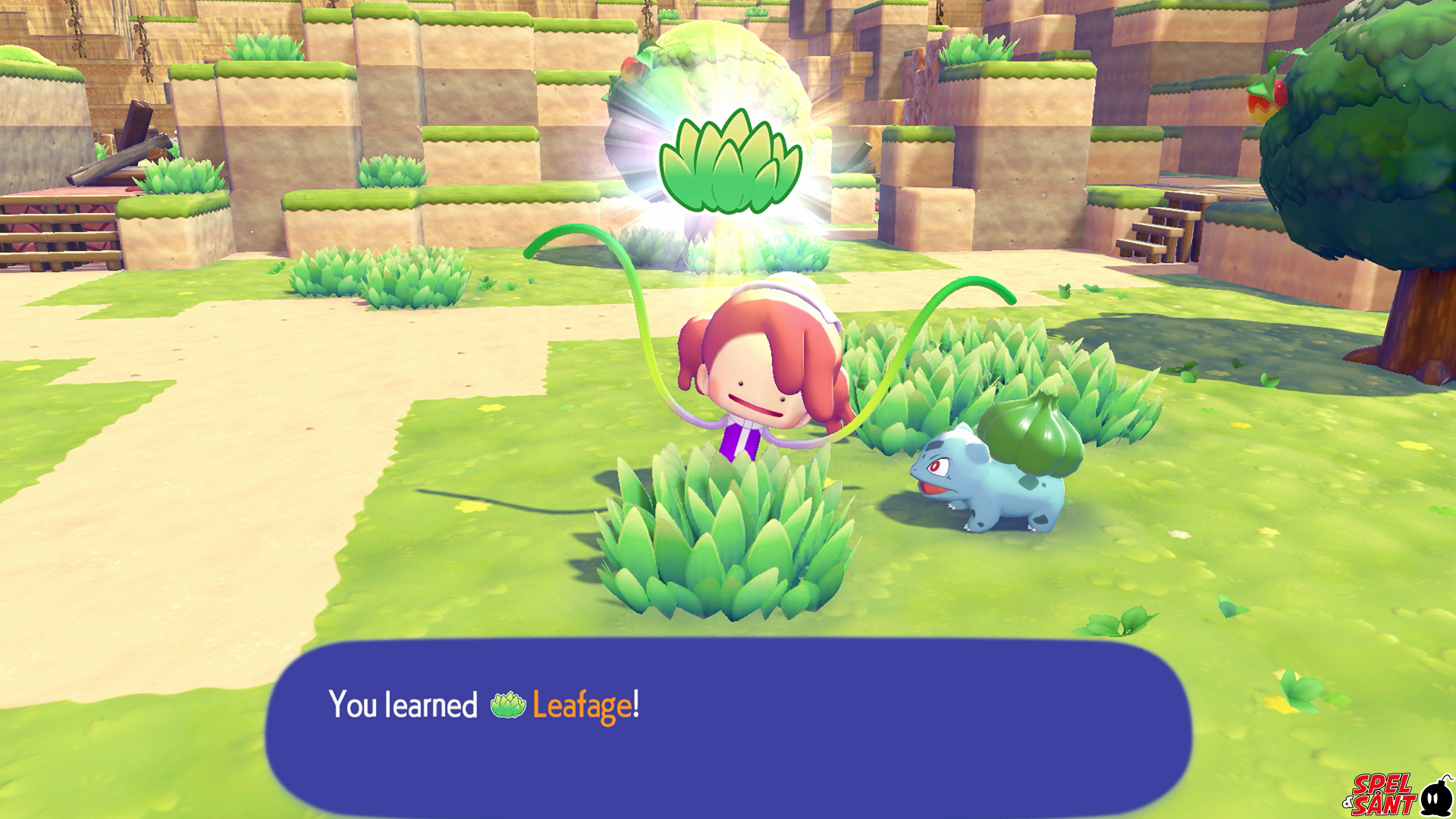The width and height of the screenshot is (1456, 819).
Task: Click the large glowing Leafage move icon
Action: coord(730,162)
